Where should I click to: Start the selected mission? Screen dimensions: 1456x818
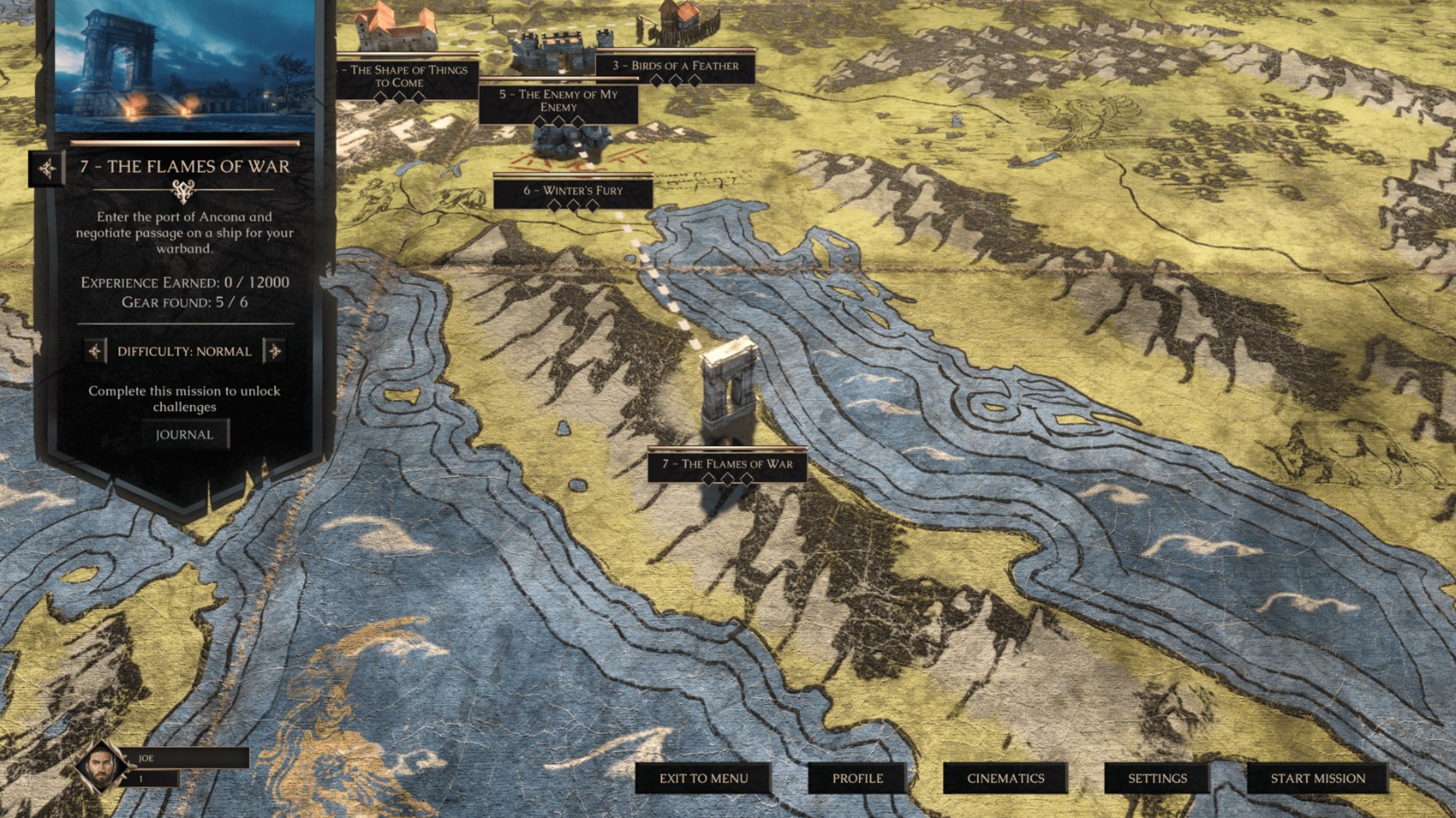tap(1317, 779)
